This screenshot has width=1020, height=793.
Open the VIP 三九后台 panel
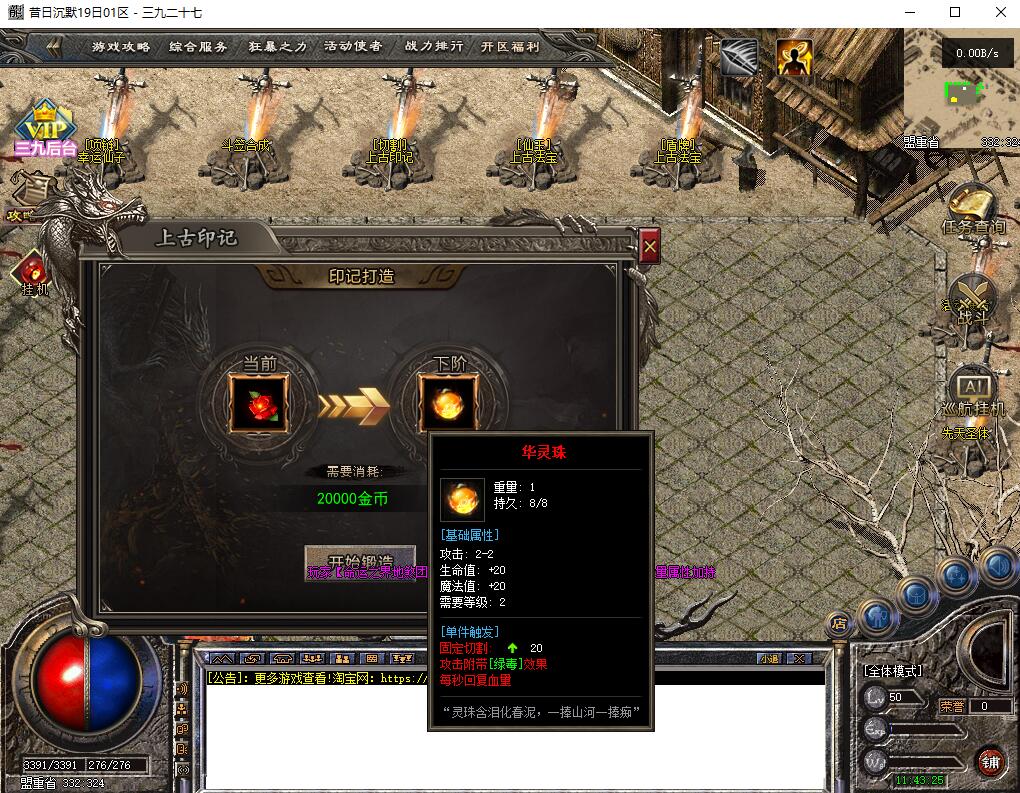pos(44,128)
